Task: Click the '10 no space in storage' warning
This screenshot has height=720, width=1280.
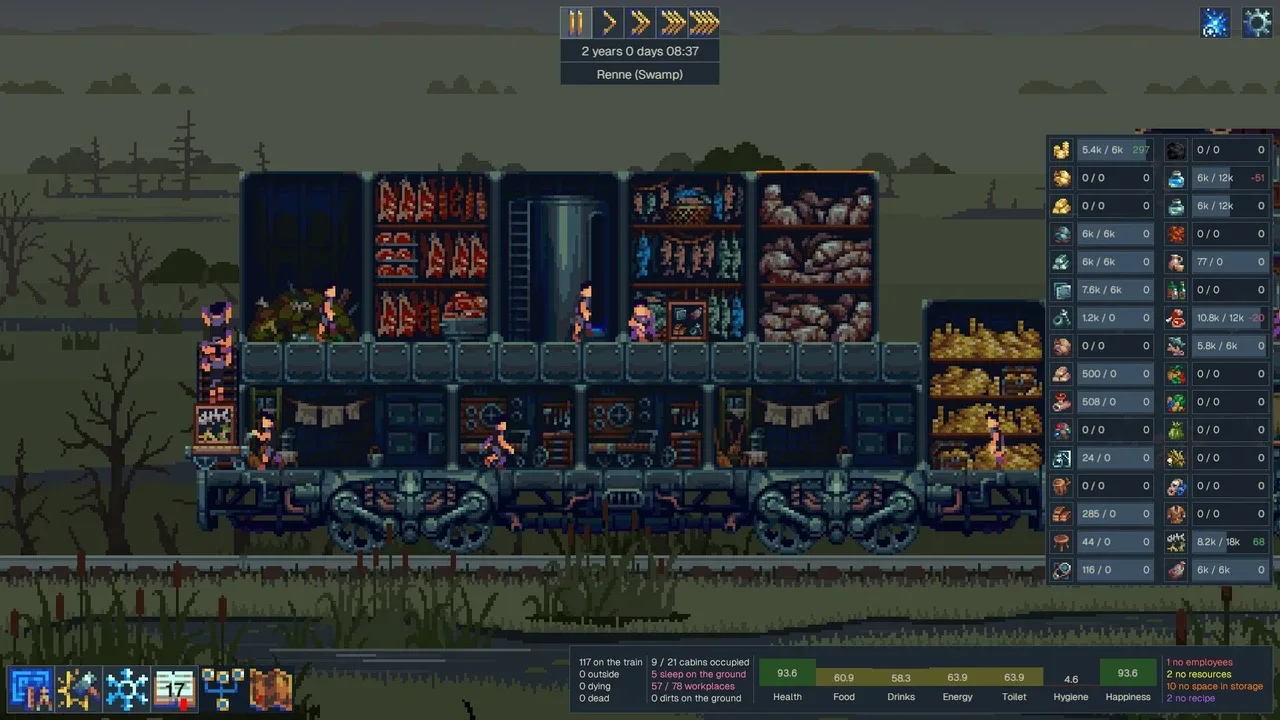Action: [1214, 686]
